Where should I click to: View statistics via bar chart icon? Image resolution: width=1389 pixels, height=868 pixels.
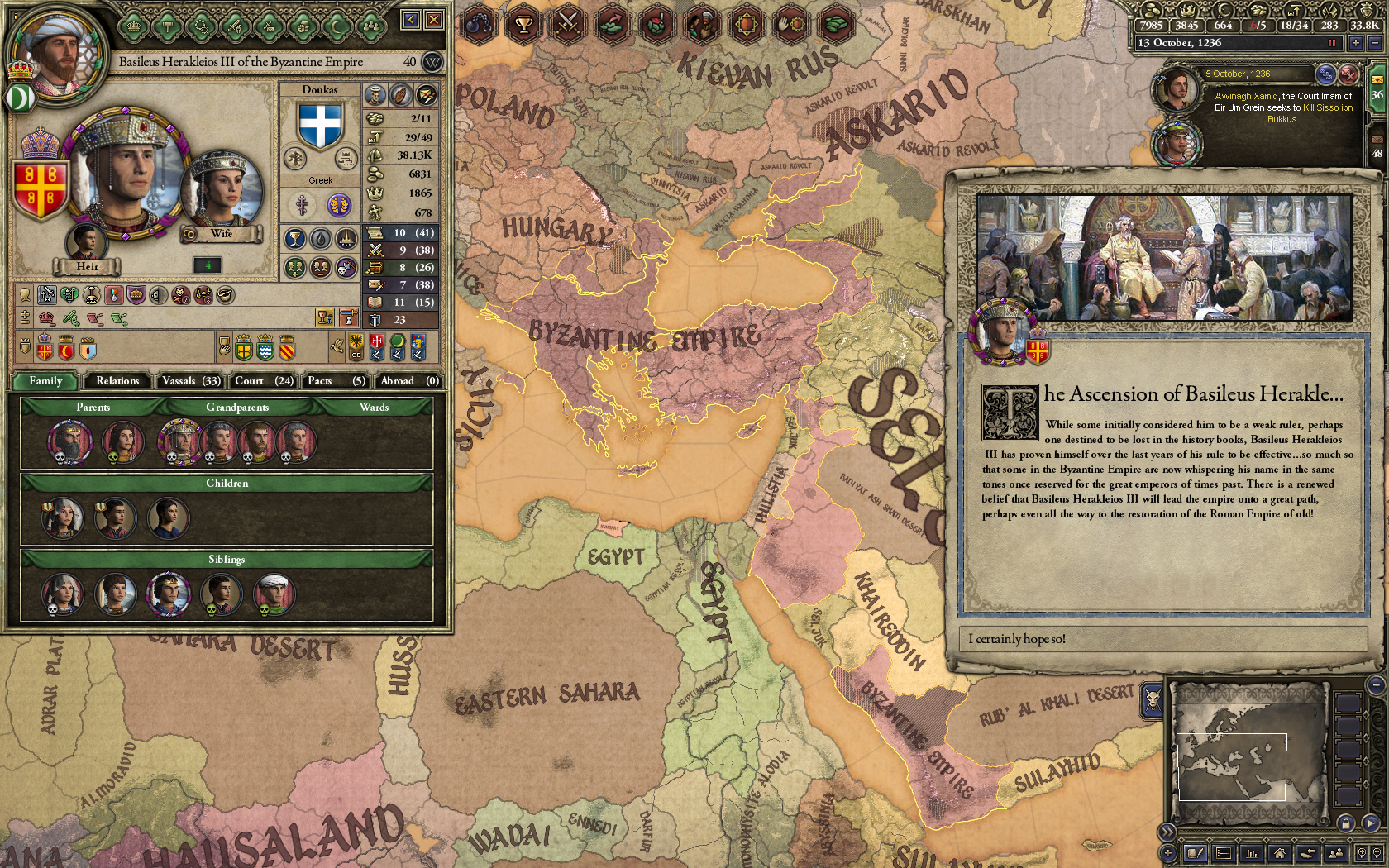point(1251,852)
